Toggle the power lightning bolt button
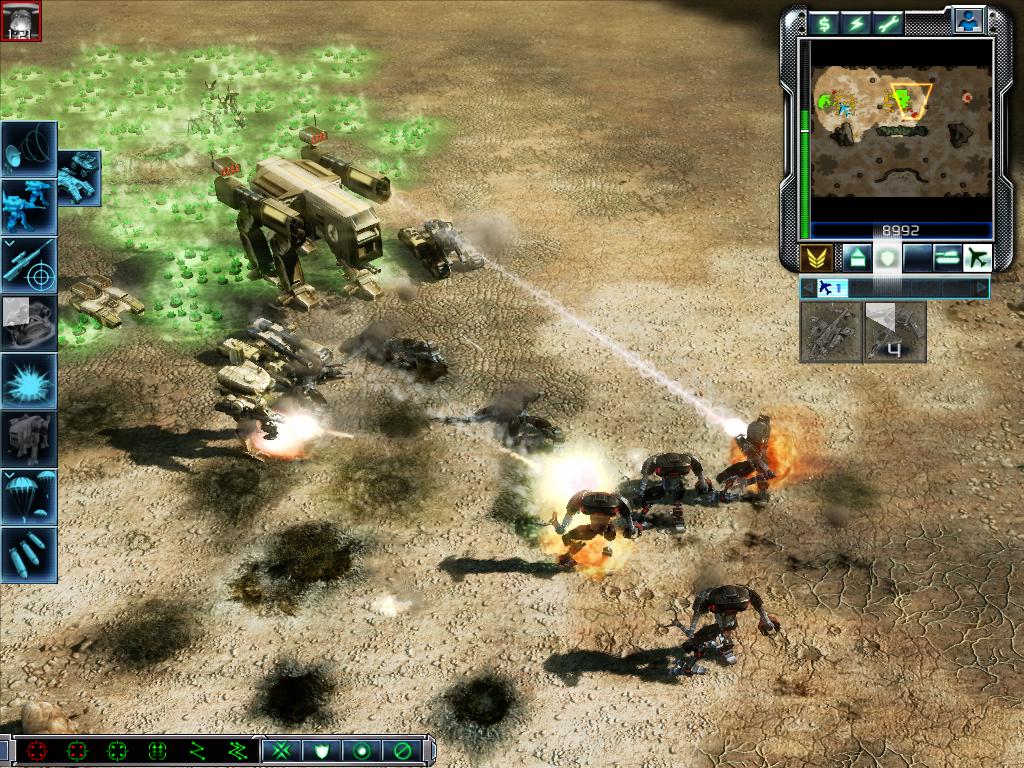 click(x=855, y=24)
